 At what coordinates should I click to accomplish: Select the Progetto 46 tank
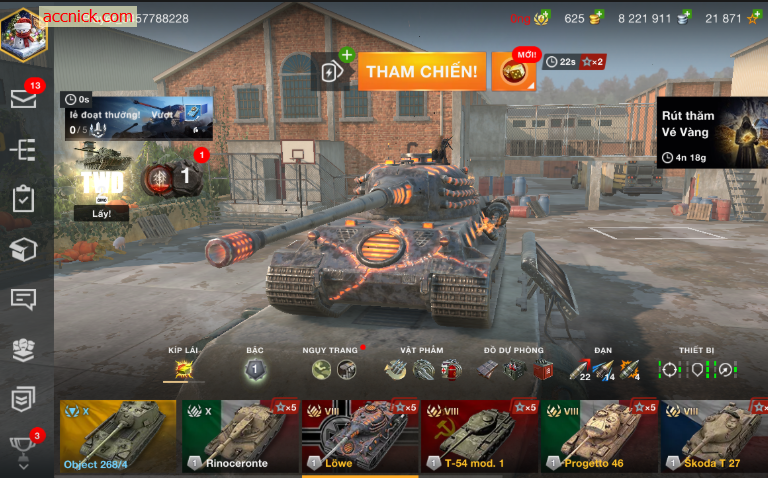point(599,436)
